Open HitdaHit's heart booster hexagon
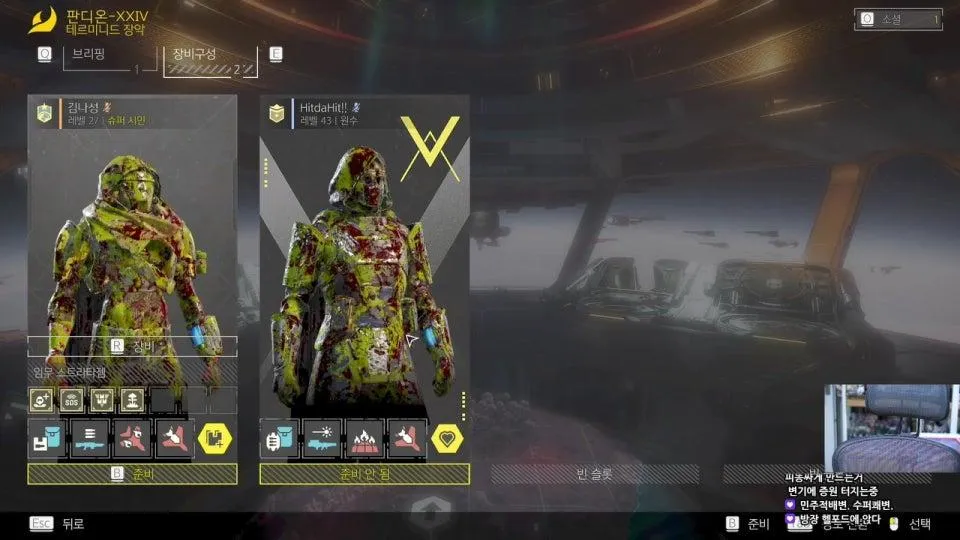This screenshot has width=960, height=540. (x=447, y=438)
